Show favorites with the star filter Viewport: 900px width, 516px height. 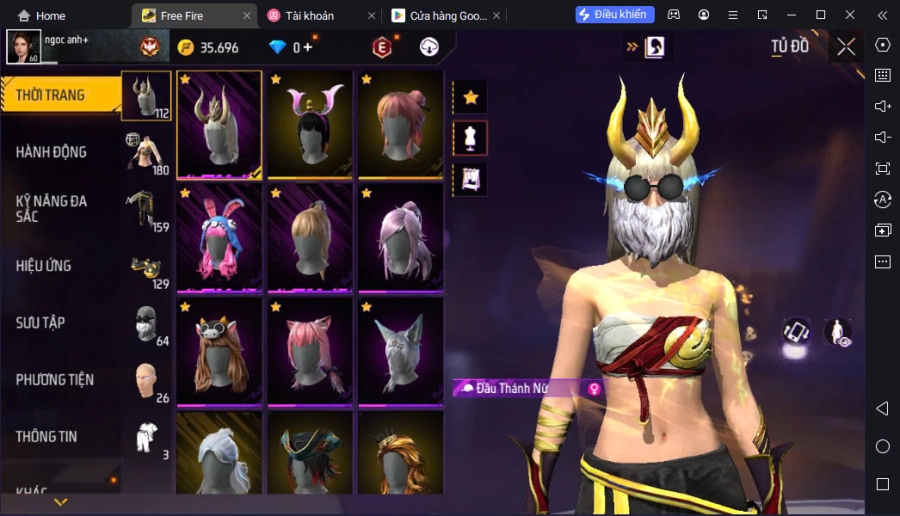point(470,97)
